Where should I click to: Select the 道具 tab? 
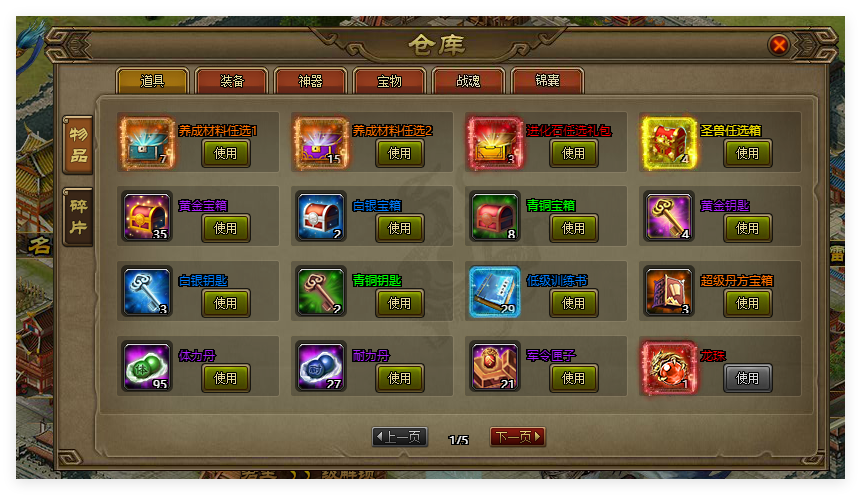point(152,81)
